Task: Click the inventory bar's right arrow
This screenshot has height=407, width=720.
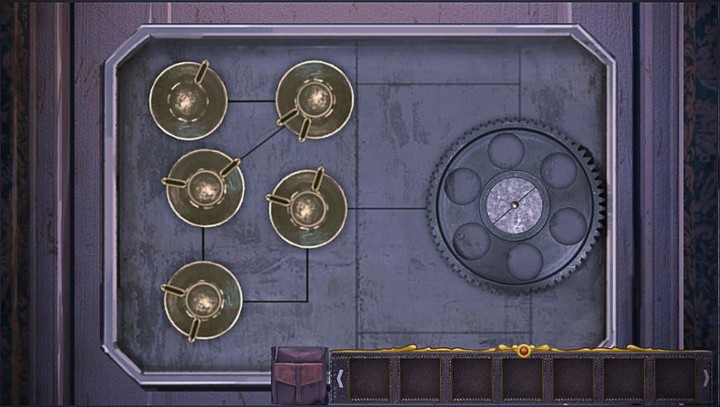Action: coord(706,378)
